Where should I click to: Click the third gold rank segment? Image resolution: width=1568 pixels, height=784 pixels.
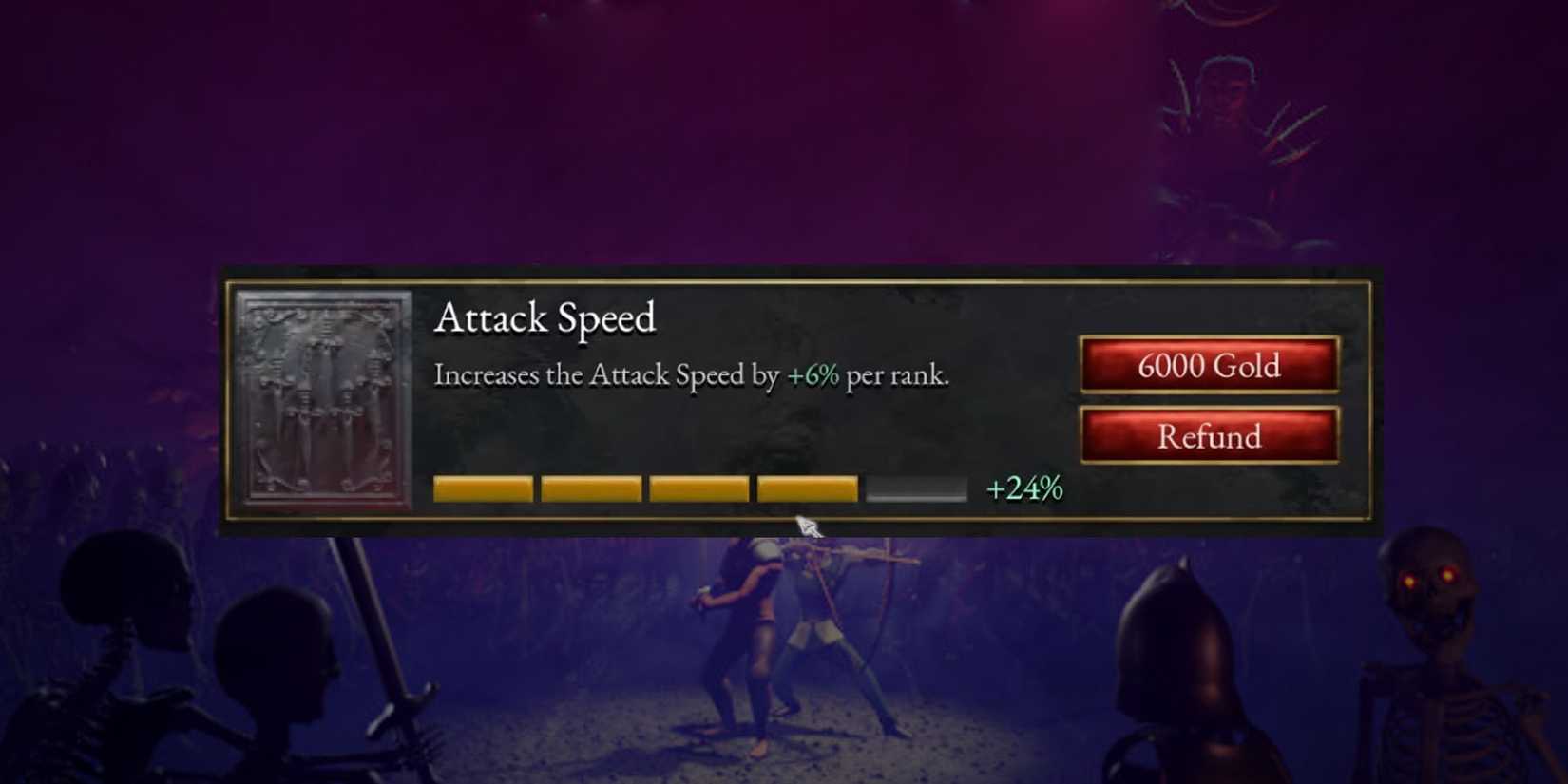click(698, 488)
